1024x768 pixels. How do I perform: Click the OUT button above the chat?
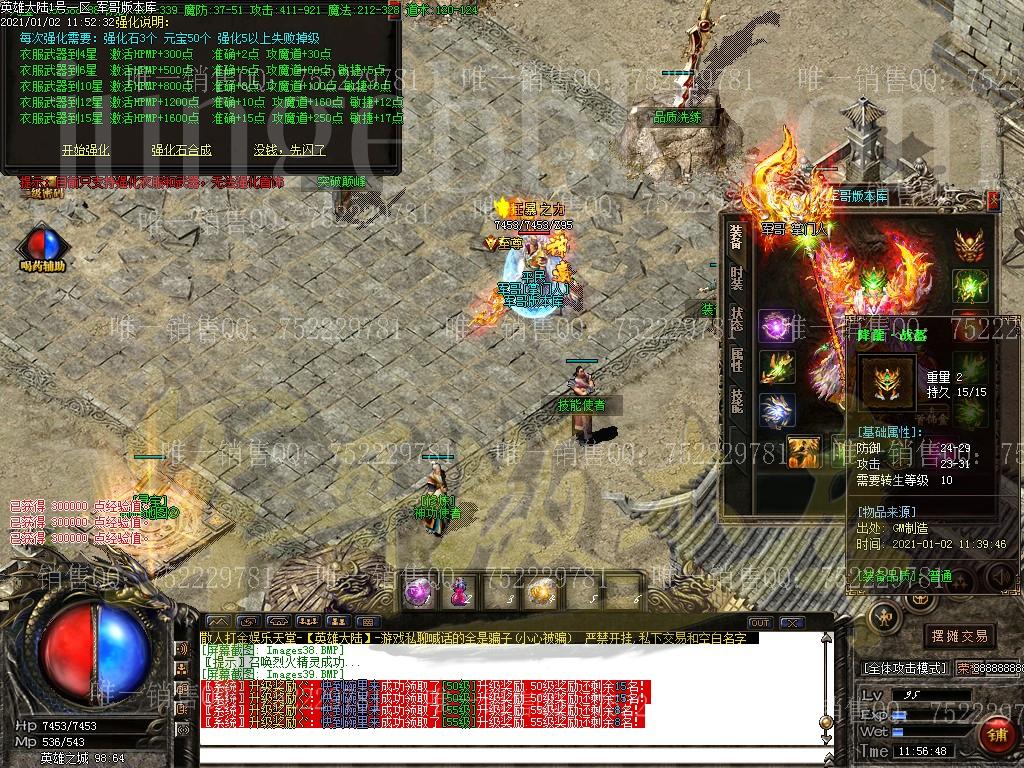coord(760,623)
